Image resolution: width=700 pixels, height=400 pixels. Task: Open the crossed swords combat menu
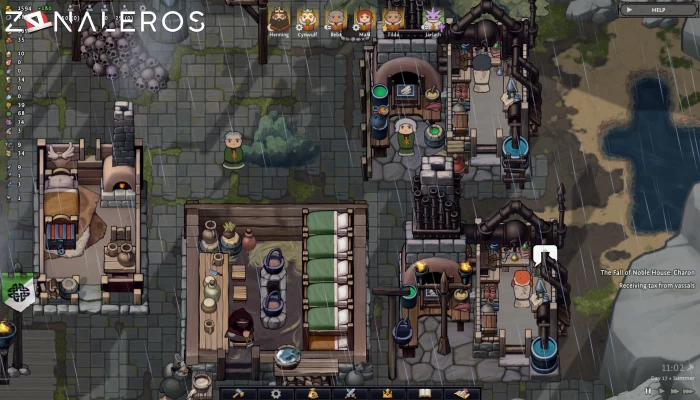tap(351, 393)
